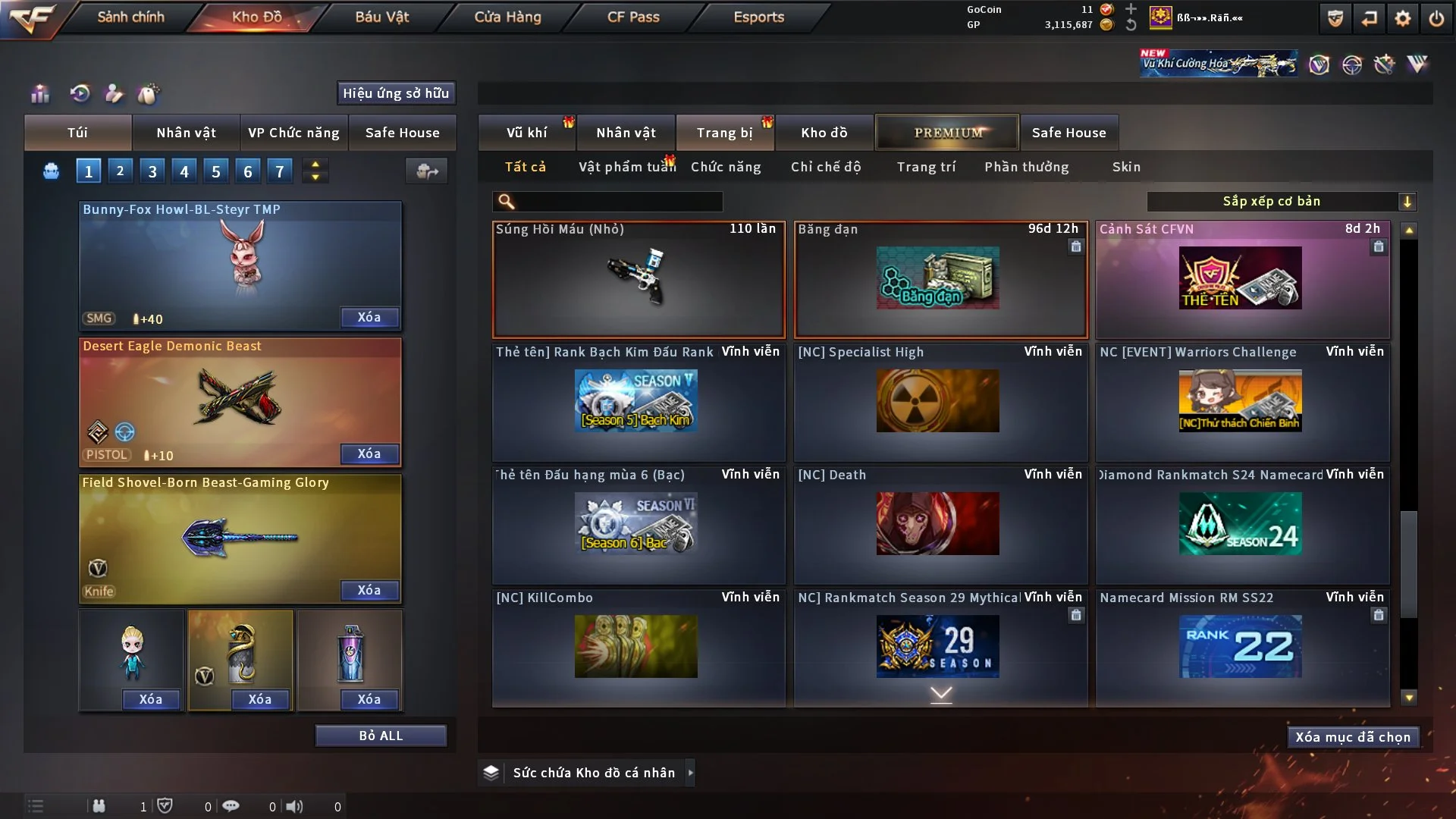
Task: Open the Esports menu
Action: (x=758, y=17)
